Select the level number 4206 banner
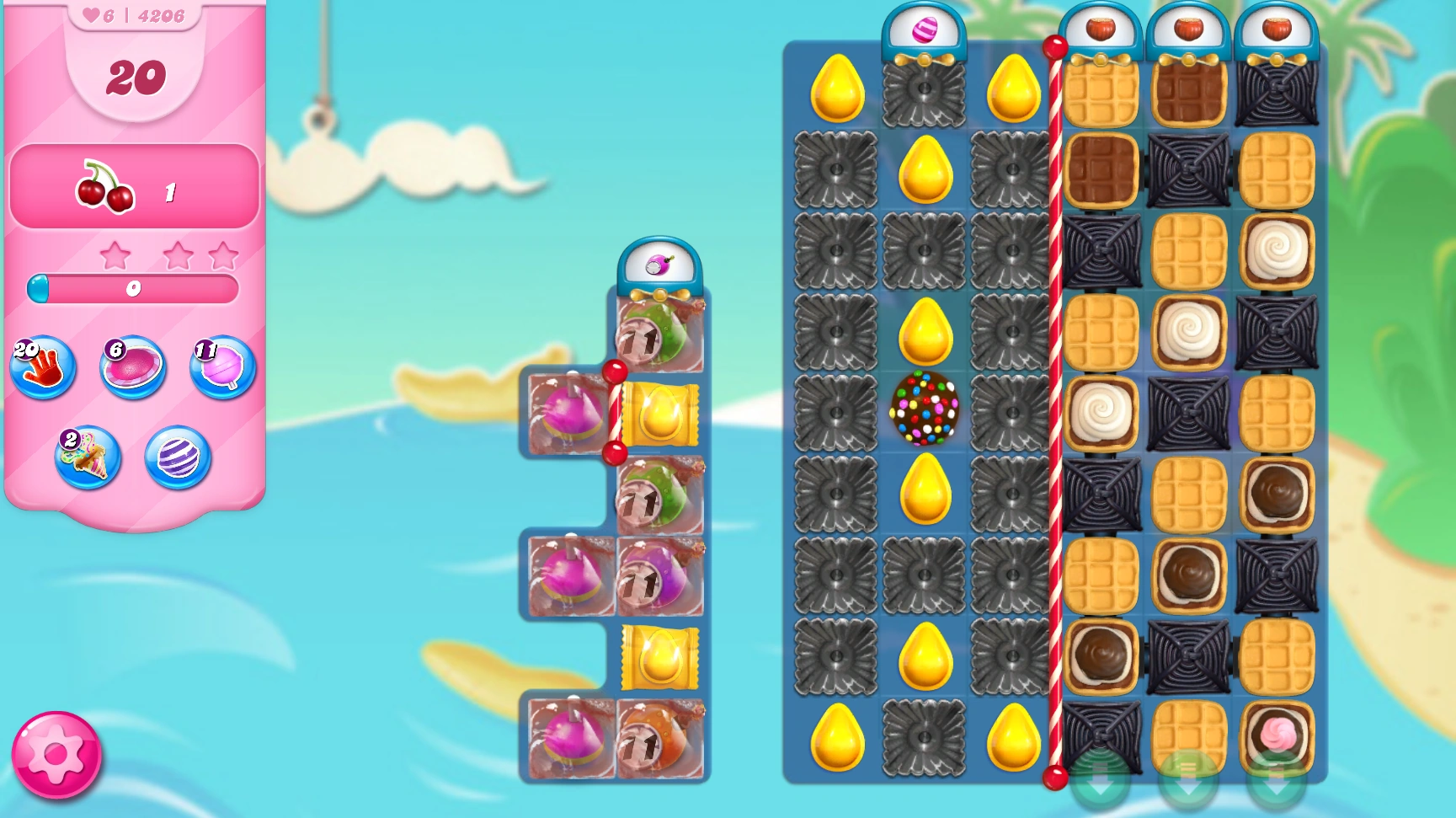The image size is (1456, 818). pos(161,13)
